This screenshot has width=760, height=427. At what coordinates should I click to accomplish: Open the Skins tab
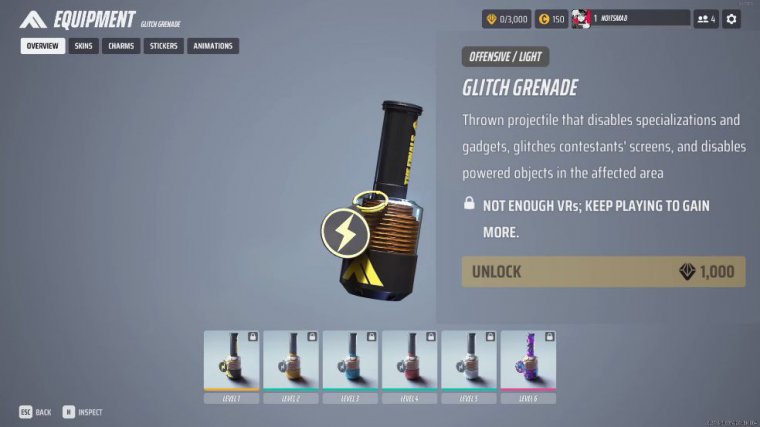pyautogui.click(x=83, y=46)
